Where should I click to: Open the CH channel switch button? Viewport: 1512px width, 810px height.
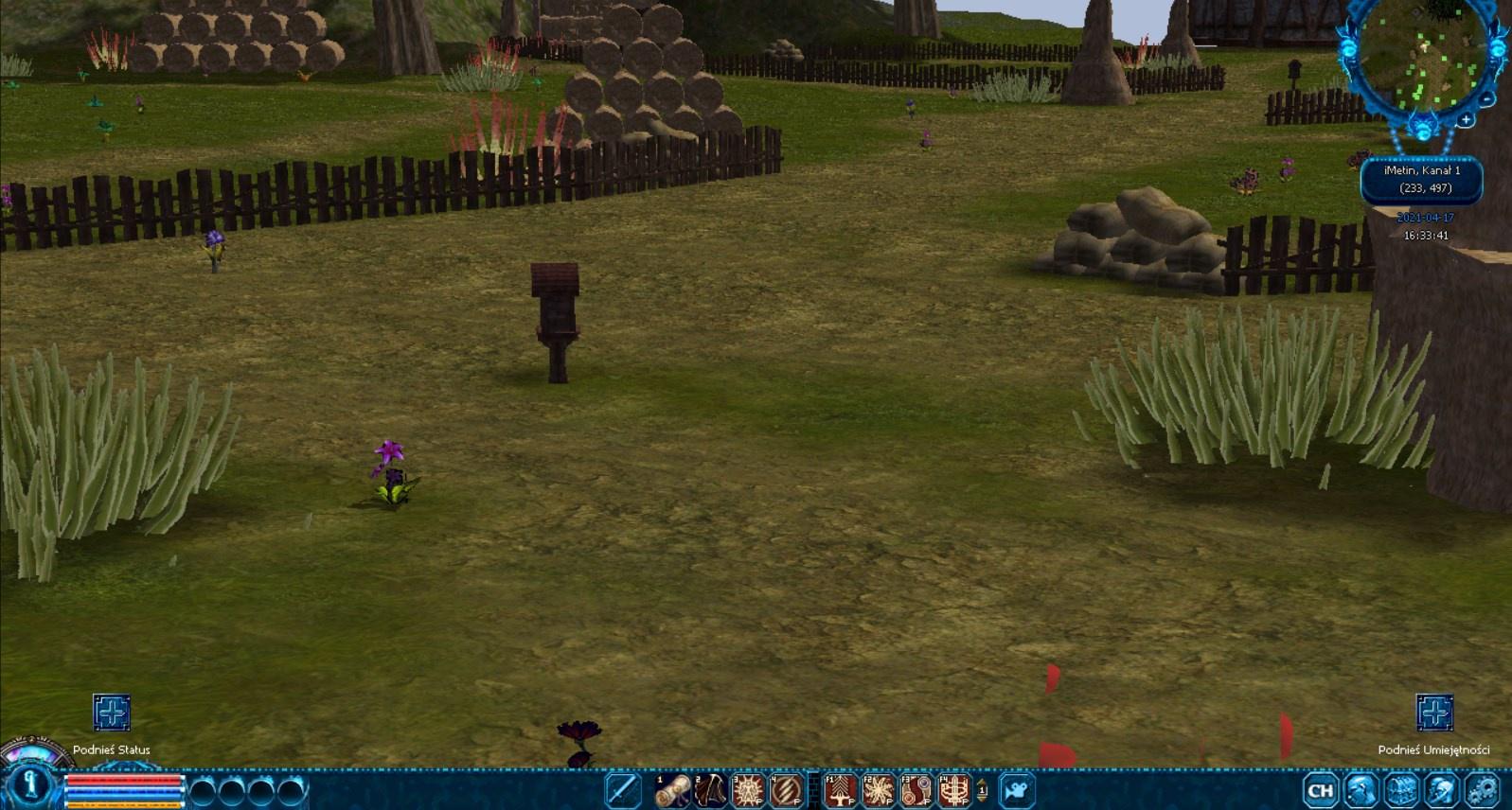click(x=1320, y=790)
